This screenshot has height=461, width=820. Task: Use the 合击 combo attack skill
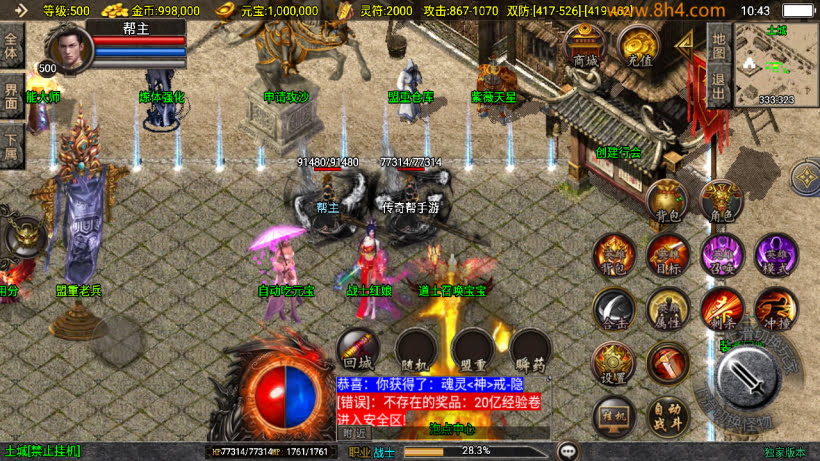click(614, 309)
